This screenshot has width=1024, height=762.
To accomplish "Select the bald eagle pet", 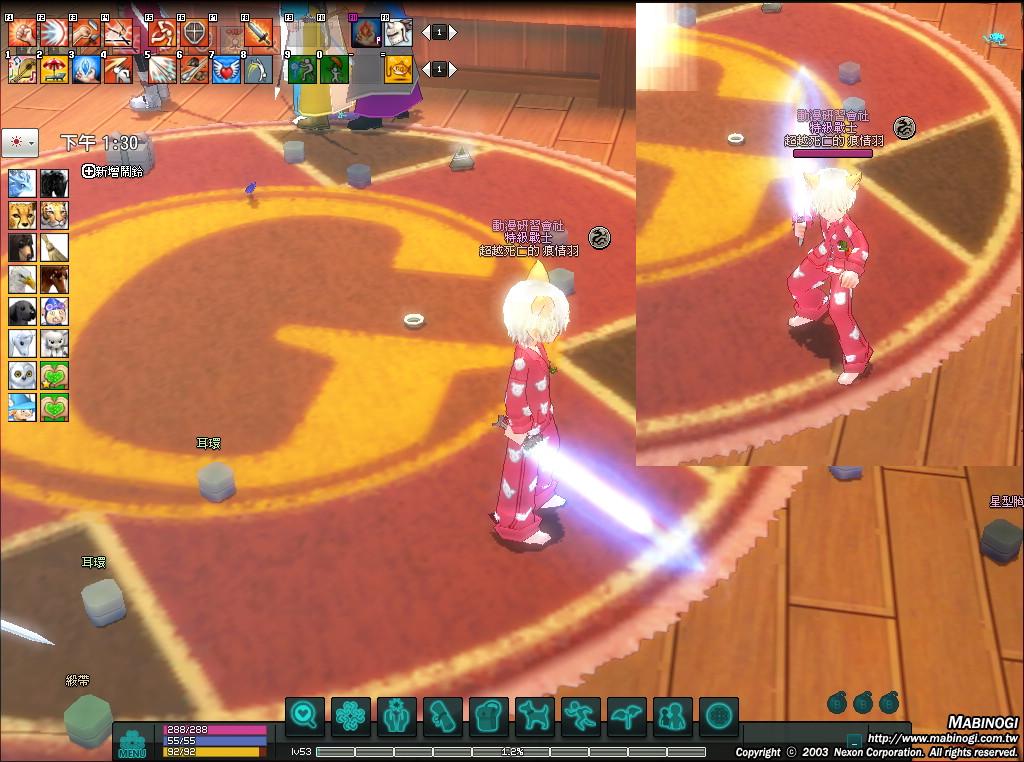I will (22, 279).
